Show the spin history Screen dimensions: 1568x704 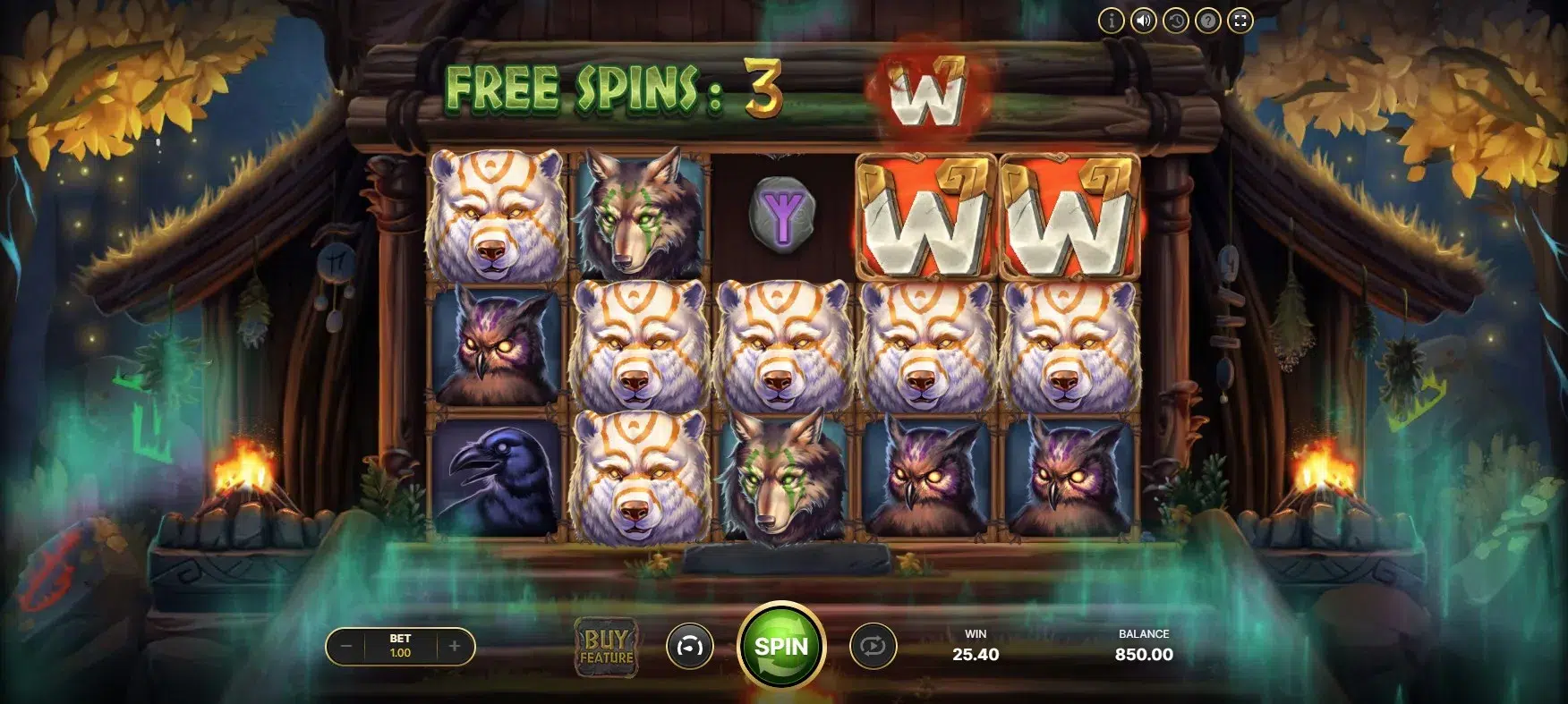click(x=1176, y=21)
